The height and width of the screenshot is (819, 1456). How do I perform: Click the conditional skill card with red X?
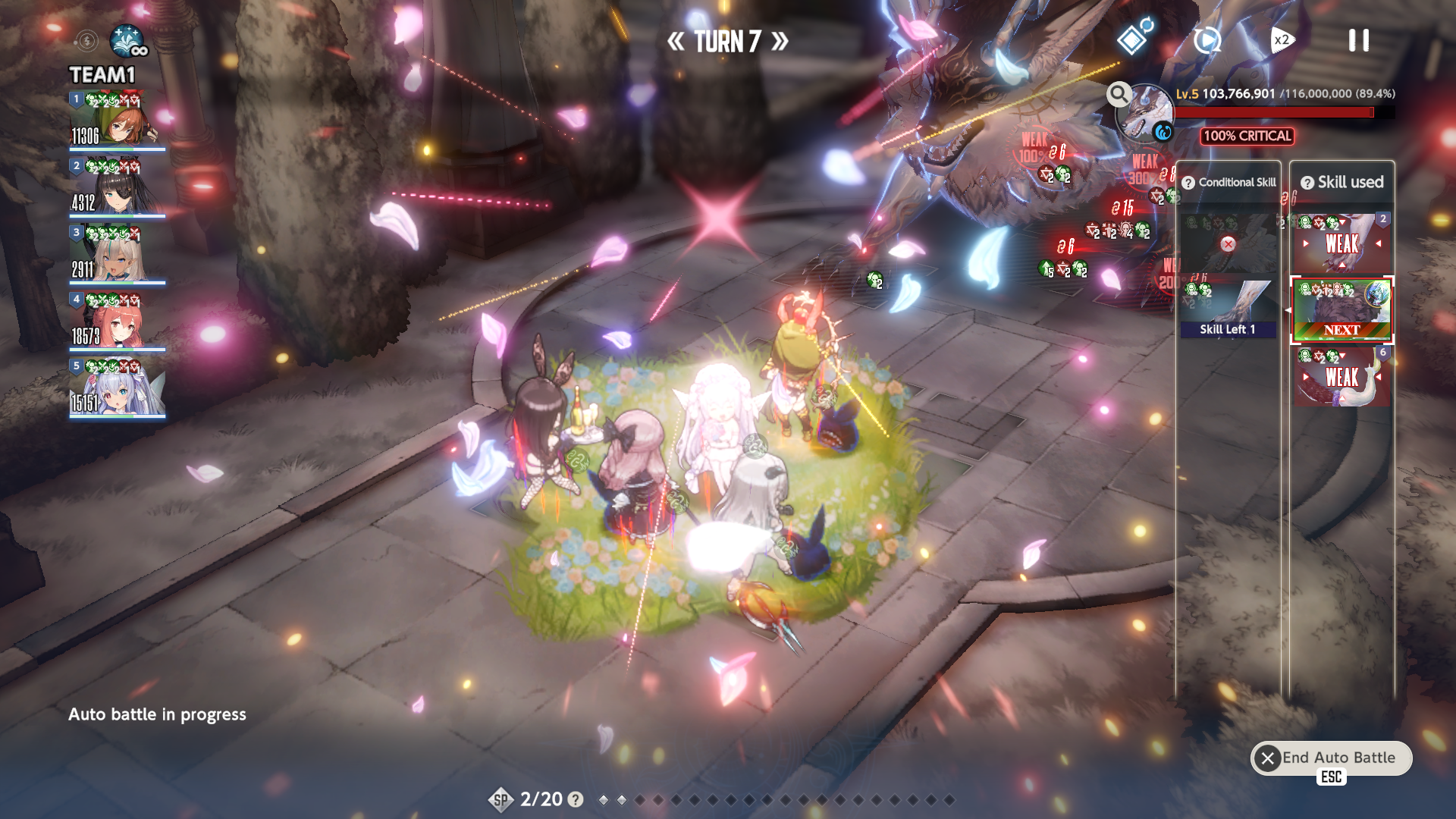1228,243
